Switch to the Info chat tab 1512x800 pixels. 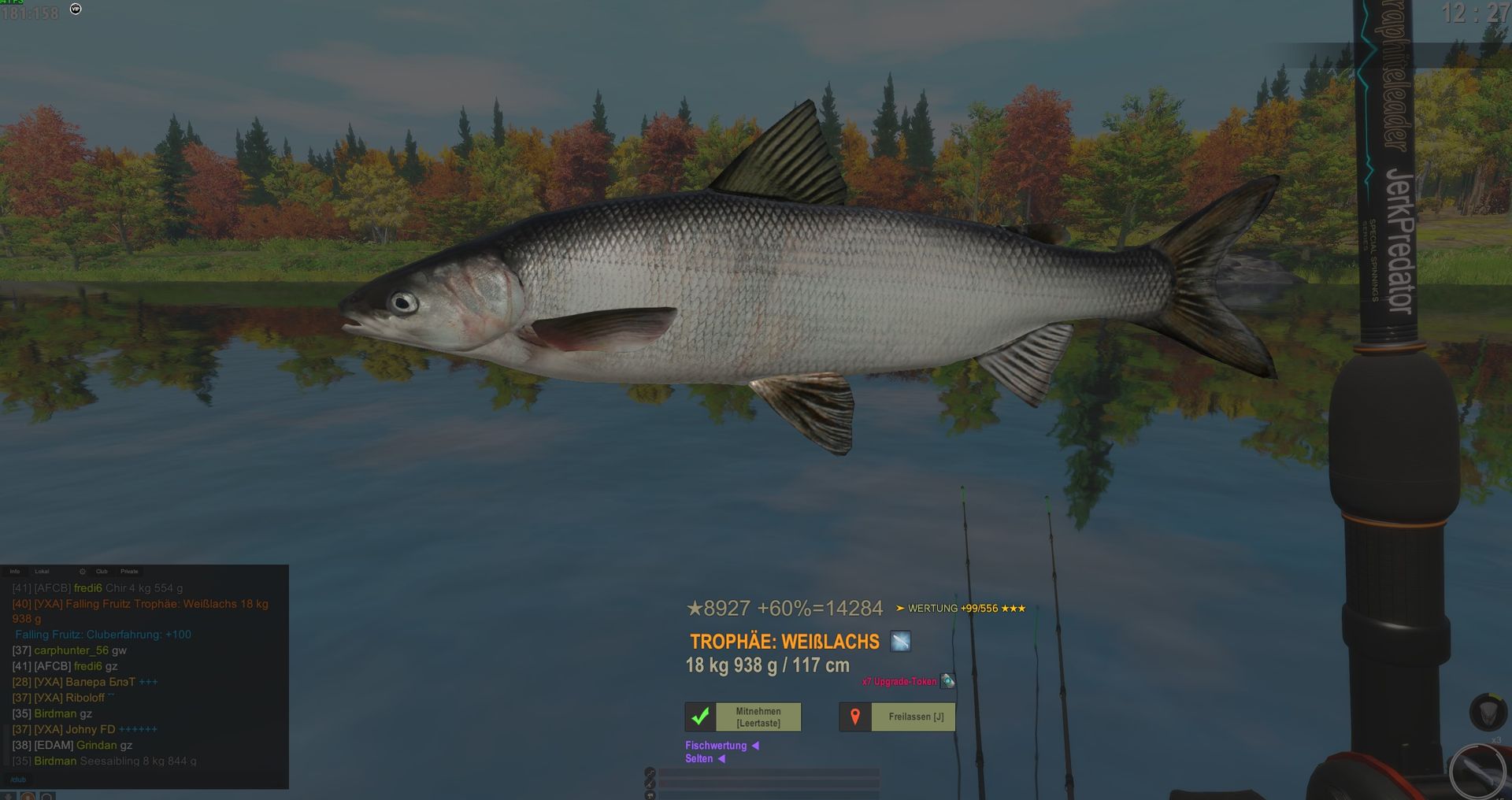[15, 572]
